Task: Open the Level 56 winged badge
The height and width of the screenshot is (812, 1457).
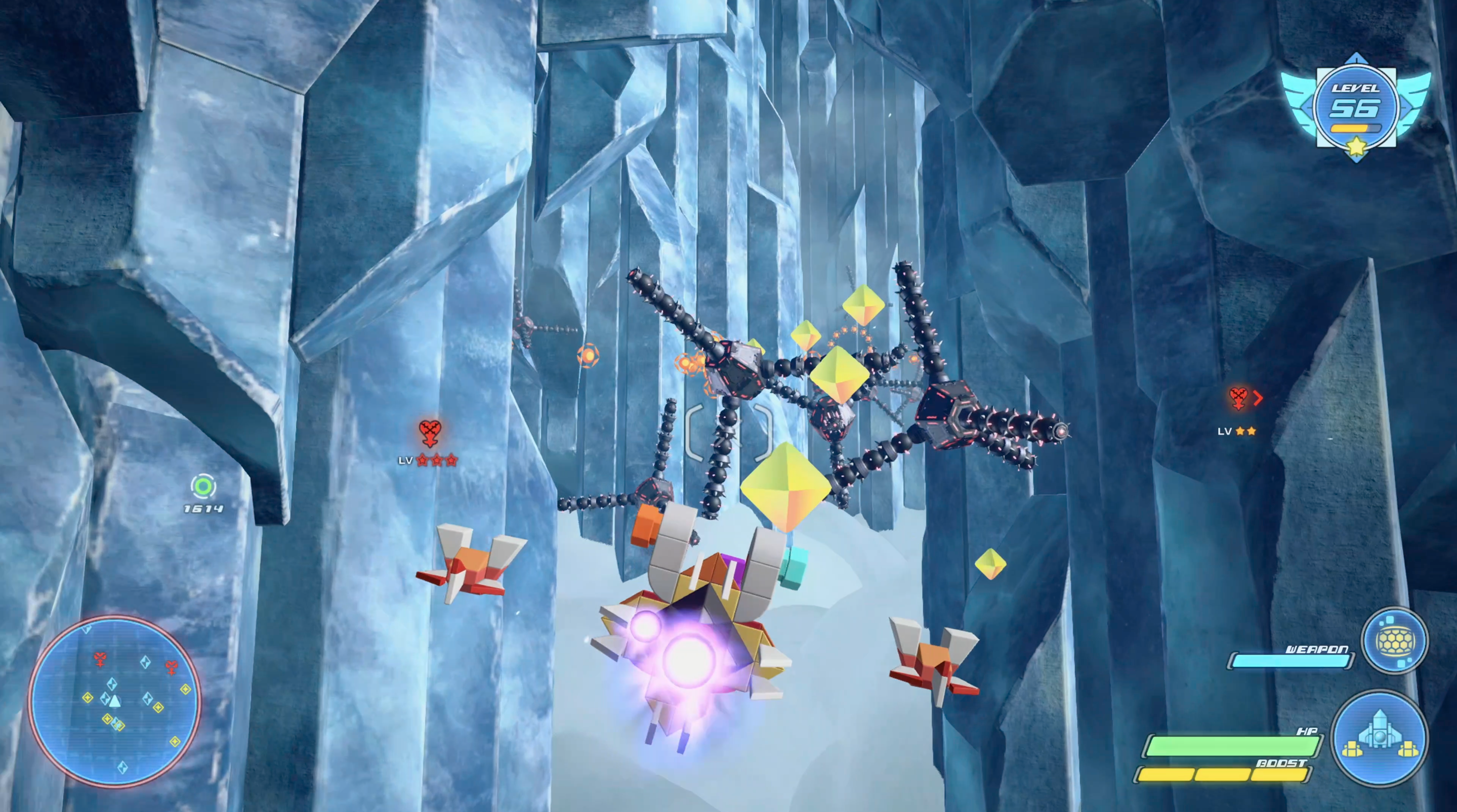Action: tap(1356, 107)
